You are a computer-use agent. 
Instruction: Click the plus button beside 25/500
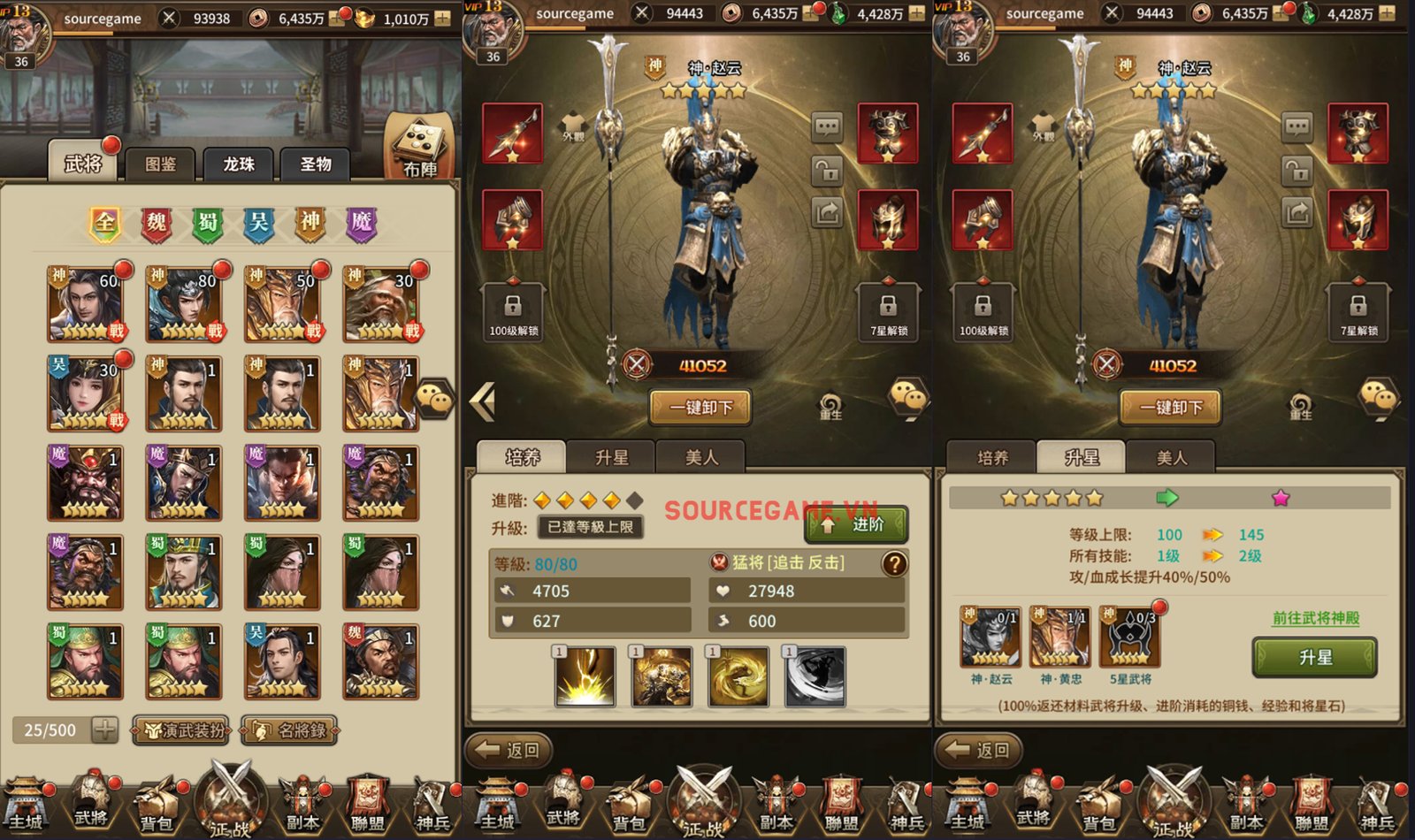coord(104,730)
